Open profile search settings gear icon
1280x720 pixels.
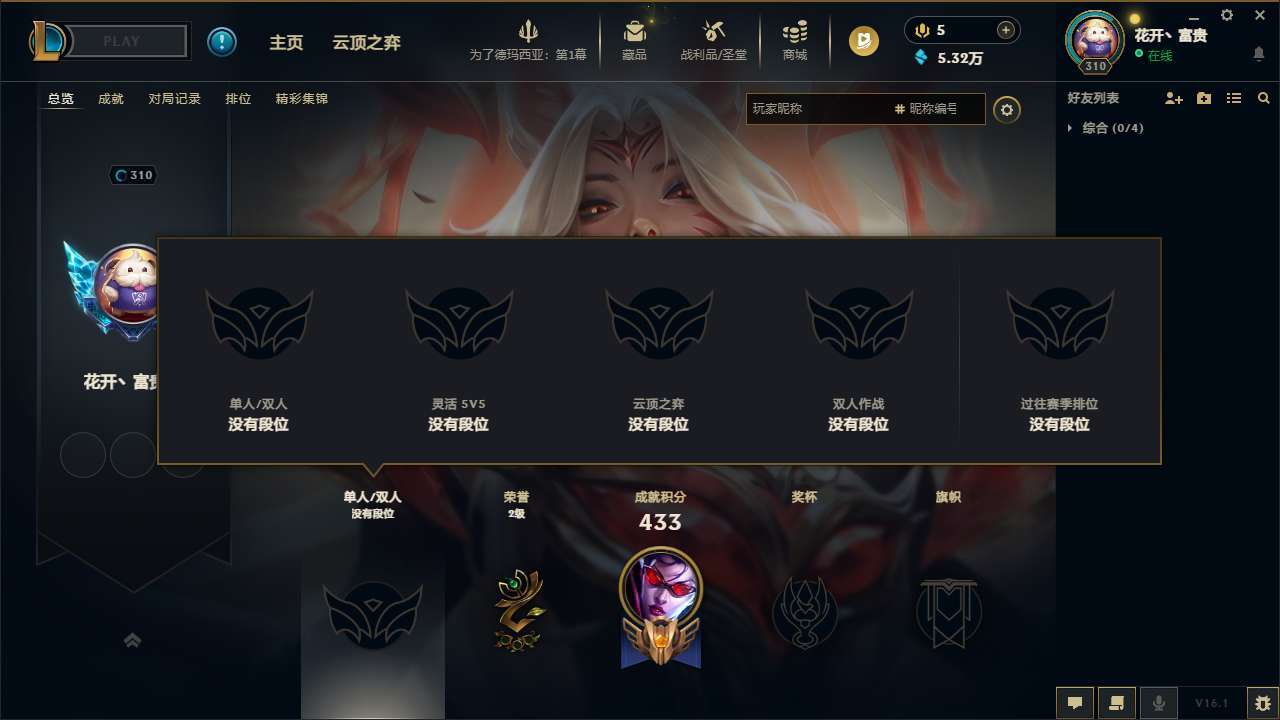1007,109
